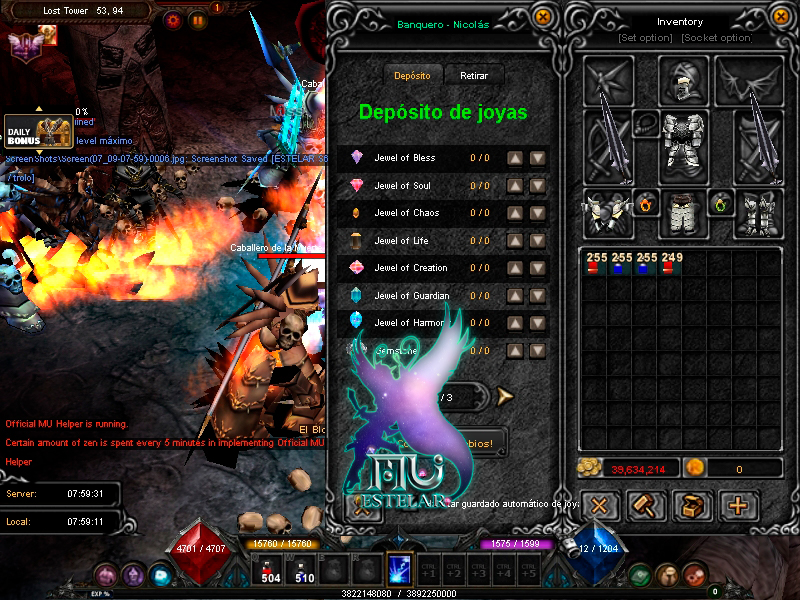The image size is (800, 600).
Task: Raise the Jewel of Chaos quantity
Action: point(514,213)
